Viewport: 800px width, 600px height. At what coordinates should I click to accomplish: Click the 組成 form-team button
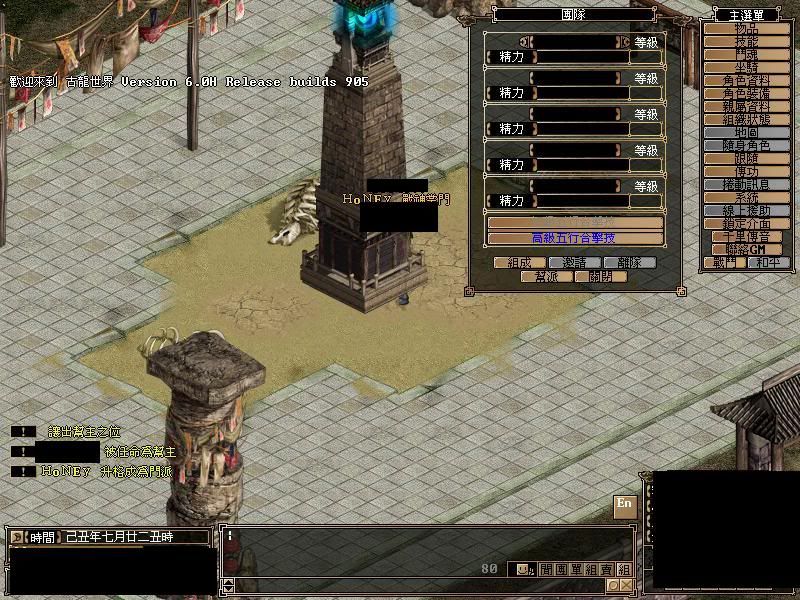pos(519,263)
